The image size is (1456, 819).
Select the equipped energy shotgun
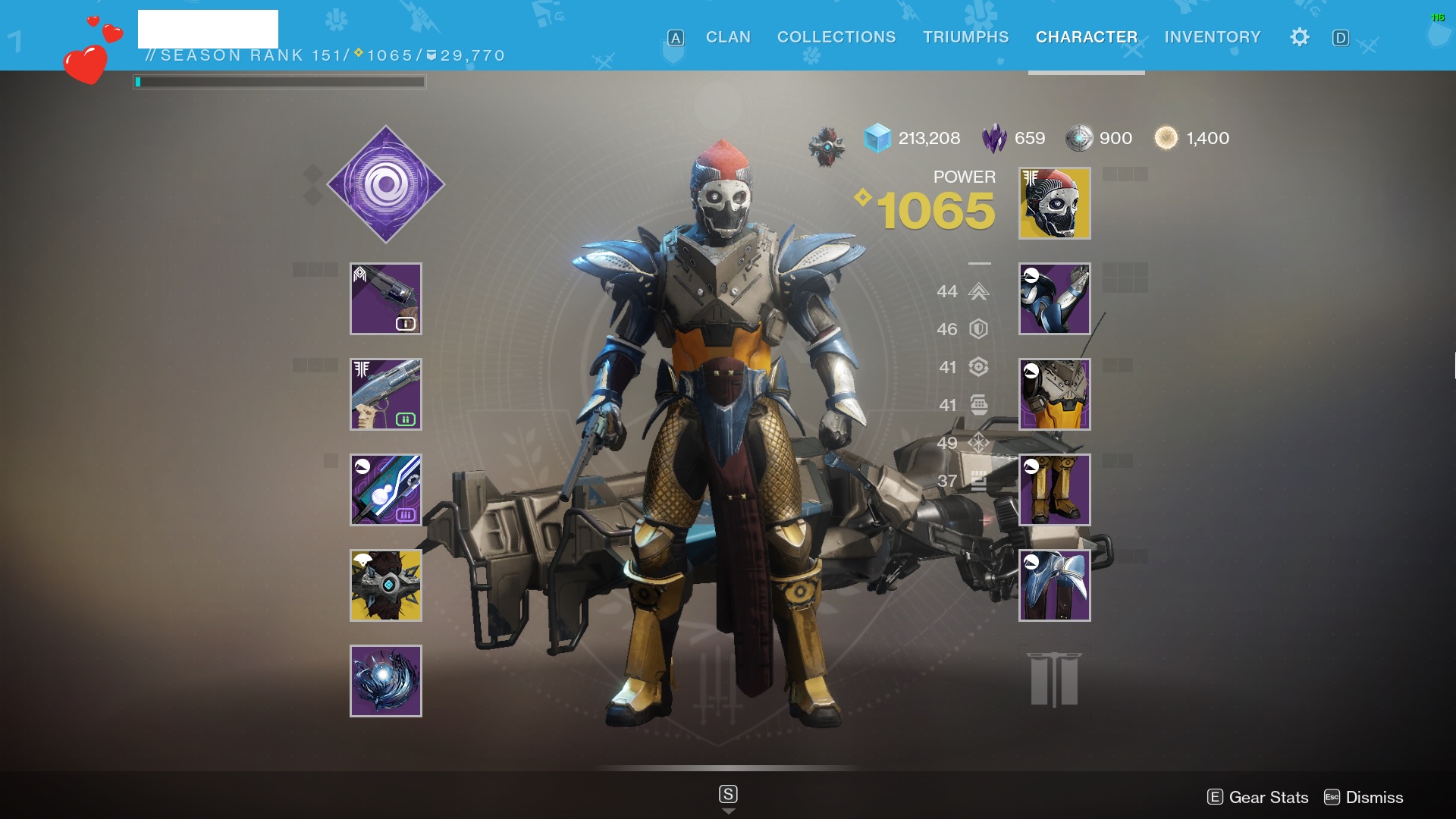pyautogui.click(x=386, y=394)
